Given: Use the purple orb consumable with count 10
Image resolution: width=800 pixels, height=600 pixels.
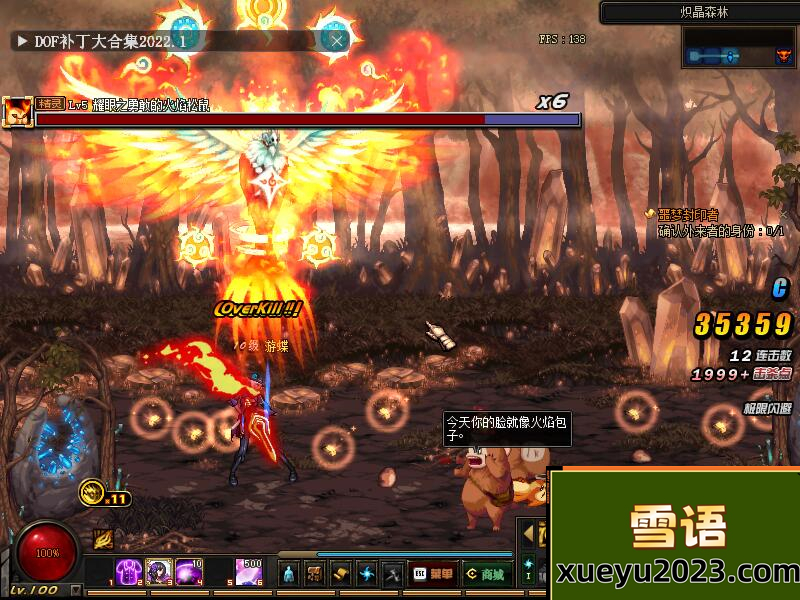Looking at the screenshot, I should pyautogui.click(x=189, y=572).
